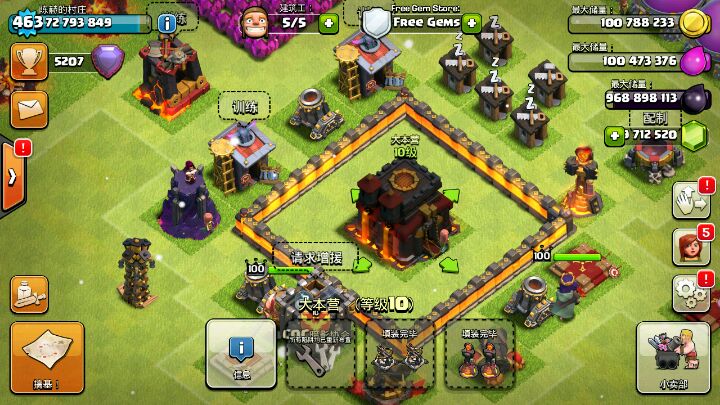Open the ship and scroll button
Screen dimensions: 720x405
(29, 292)
